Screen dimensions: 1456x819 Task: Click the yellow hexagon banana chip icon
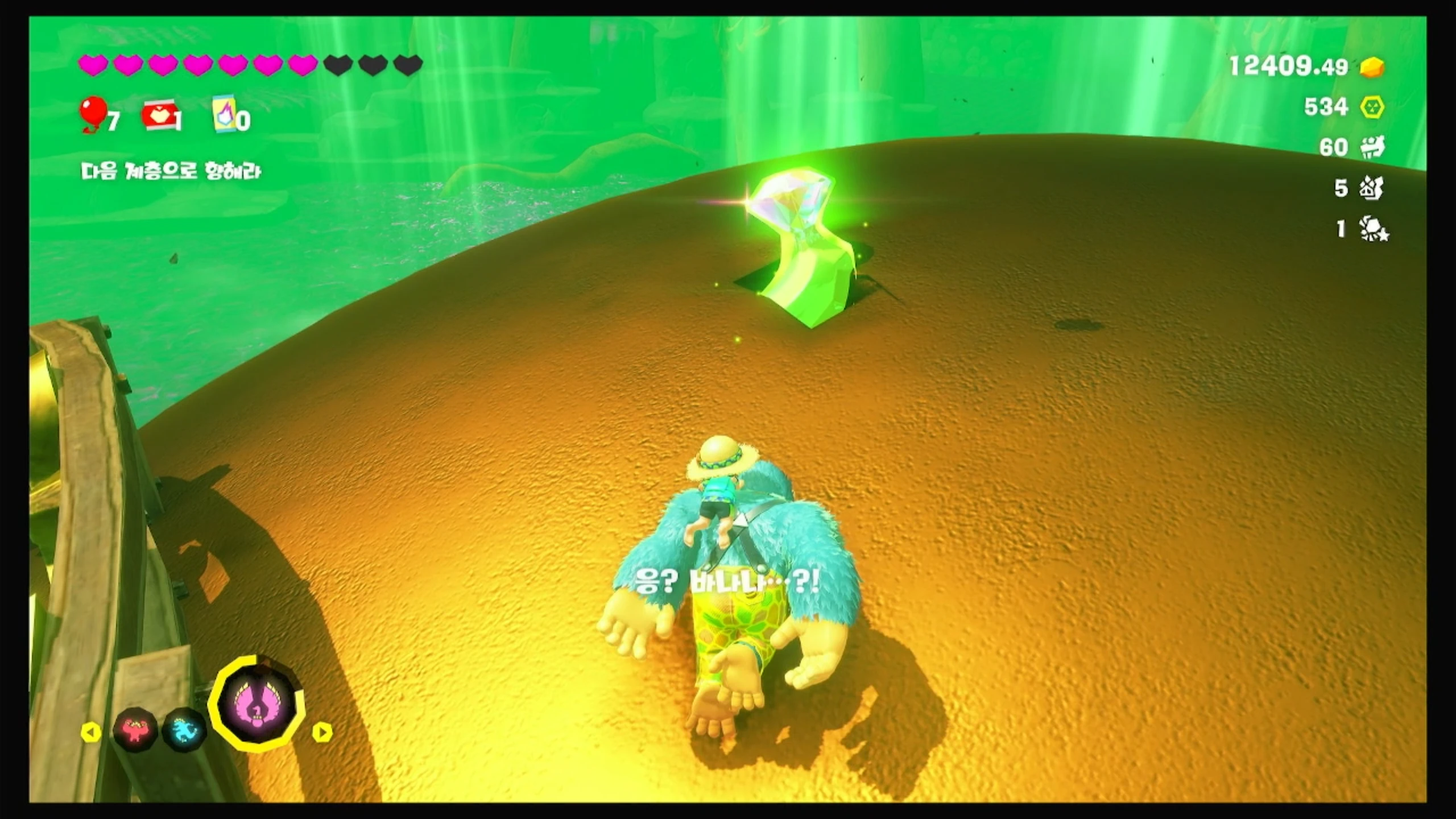tap(1372, 107)
